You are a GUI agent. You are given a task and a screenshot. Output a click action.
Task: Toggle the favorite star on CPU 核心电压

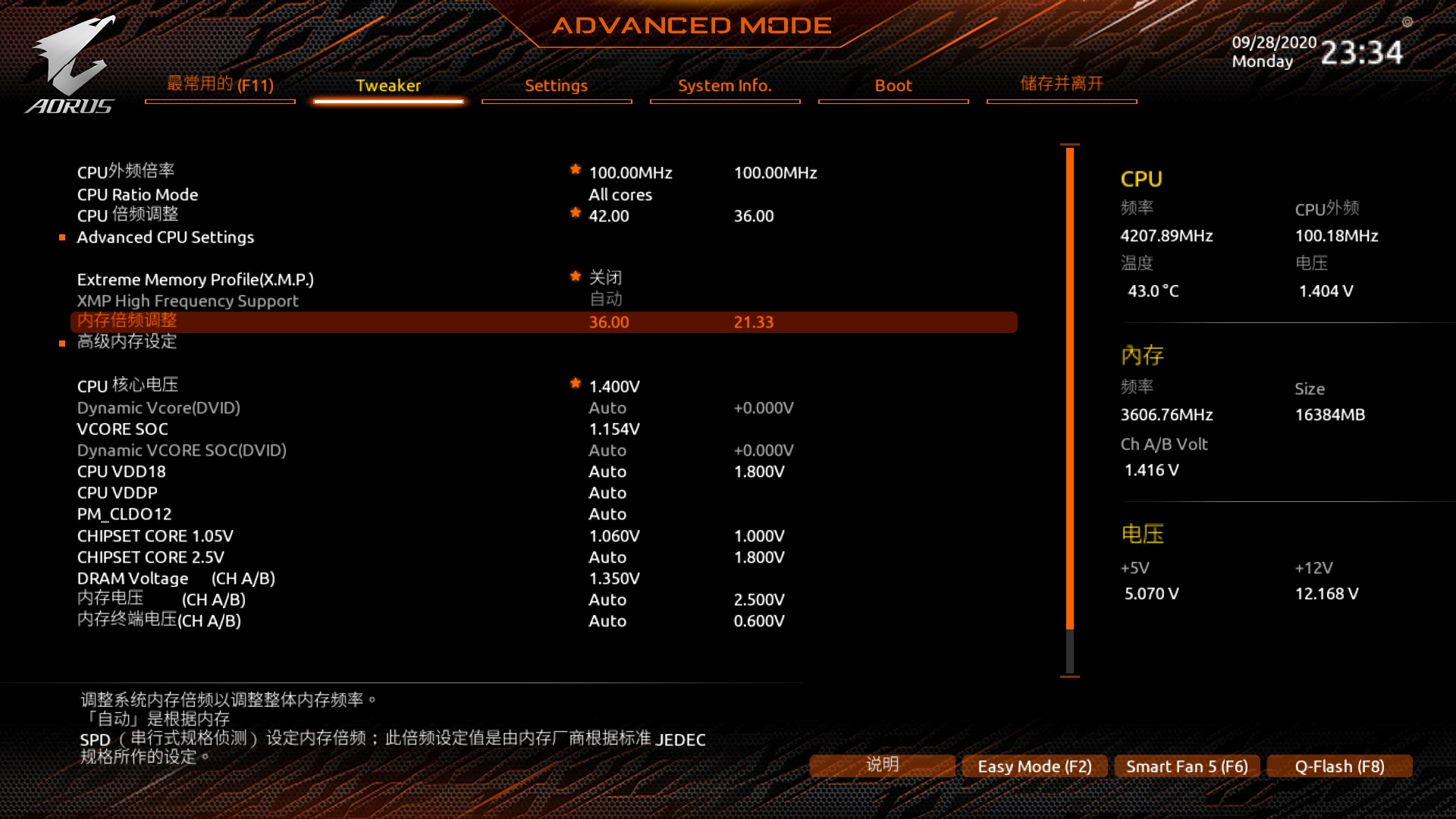click(x=576, y=384)
